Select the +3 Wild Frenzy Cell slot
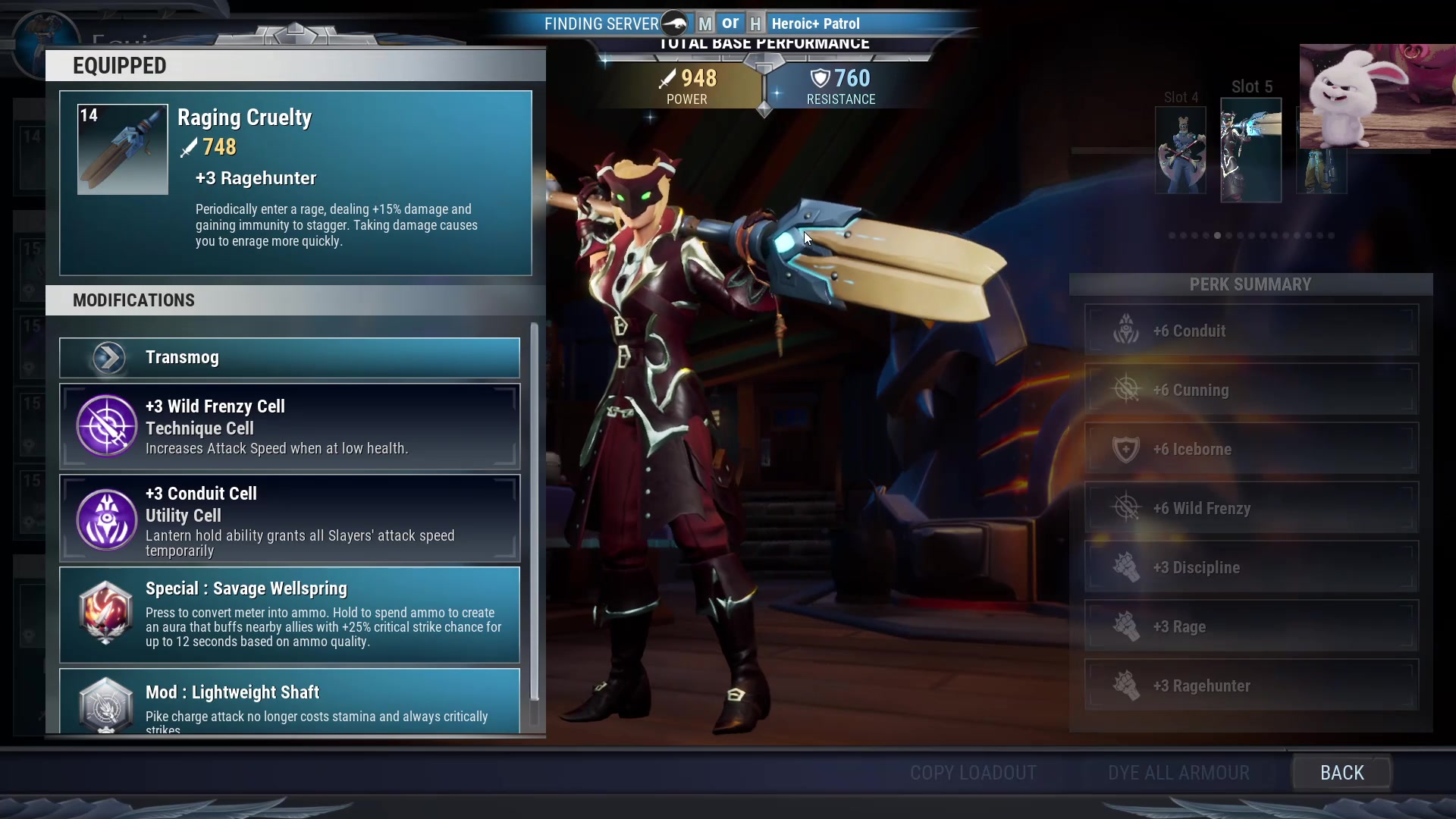 (290, 426)
